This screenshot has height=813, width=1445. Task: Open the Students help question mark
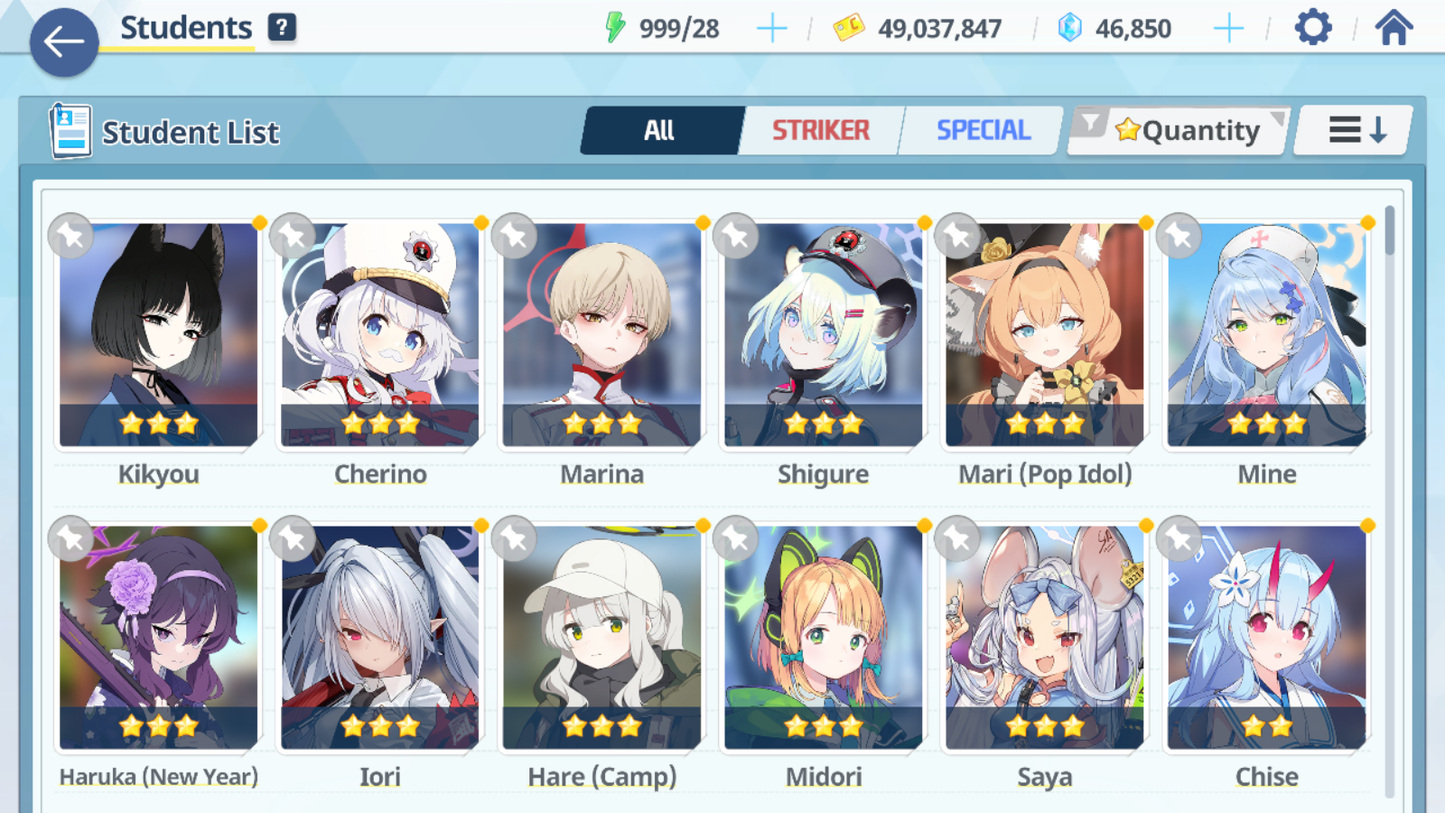pos(282,28)
